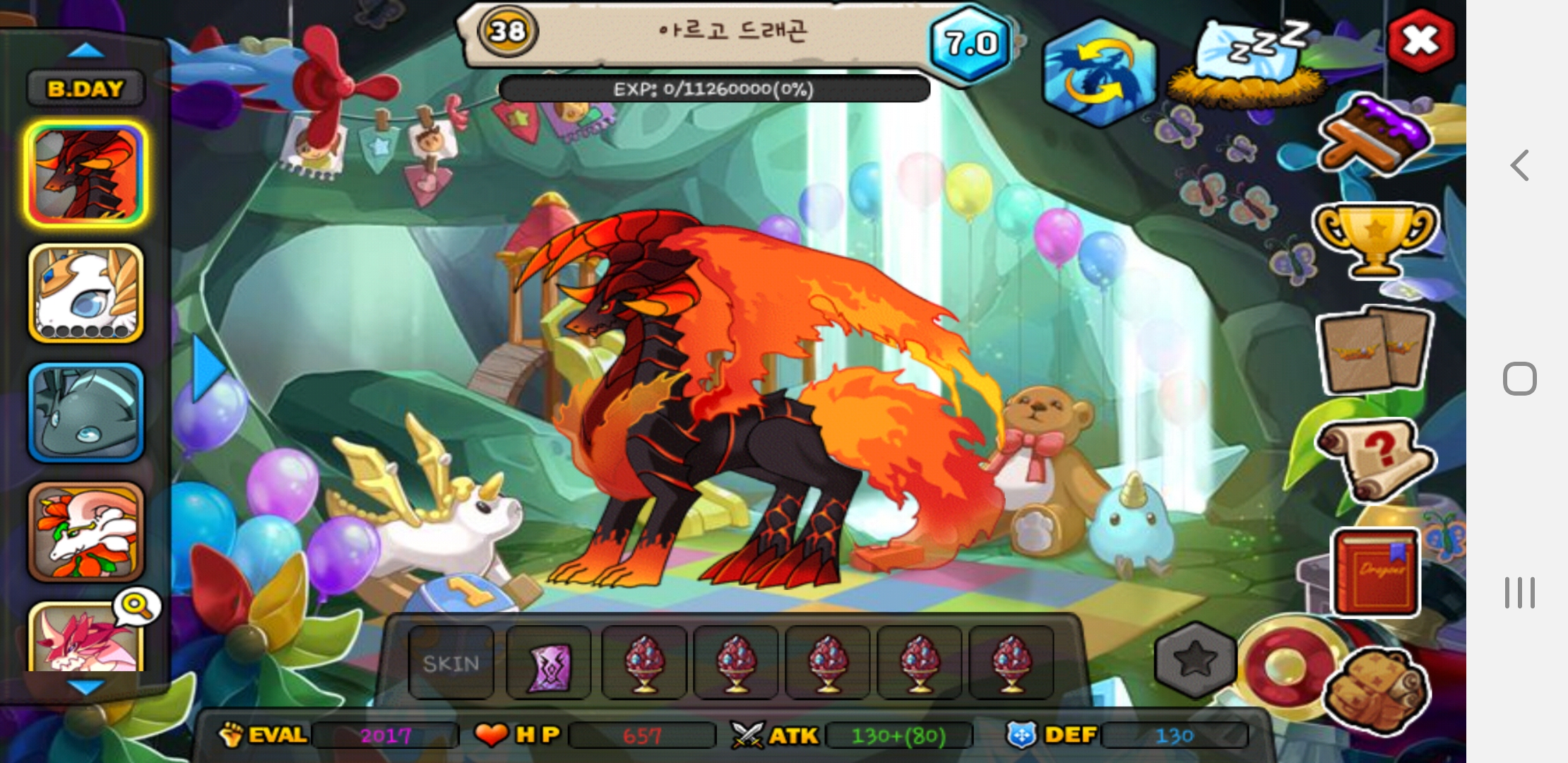1568x763 pixels.
Task: Click the SKIN slot
Action: 451,663
